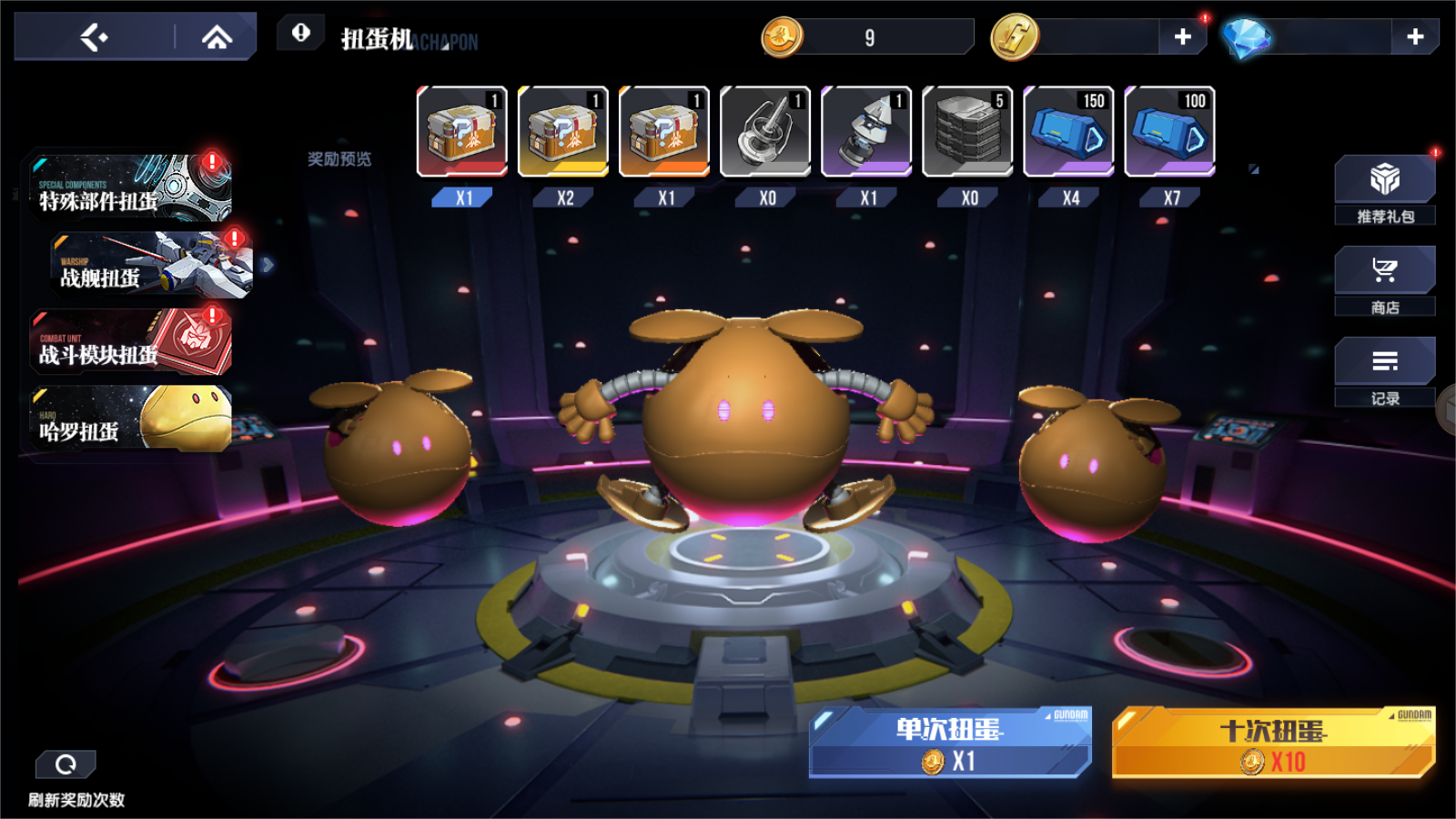Image resolution: width=1456 pixels, height=819 pixels.
Task: Perform a ten-draw 十次扭蛋
Action: [1272, 743]
